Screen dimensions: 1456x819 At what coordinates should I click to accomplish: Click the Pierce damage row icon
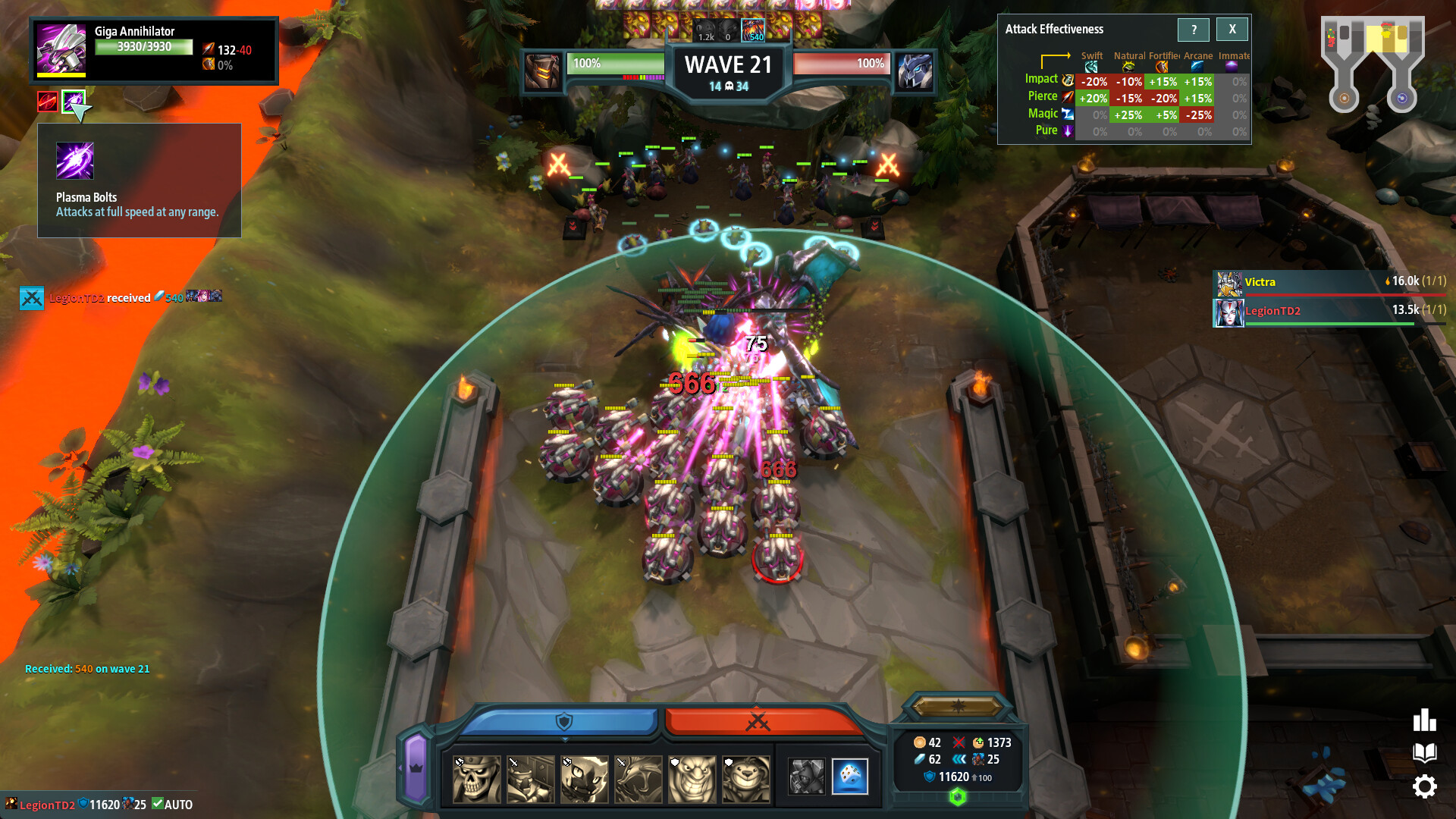click(1066, 97)
